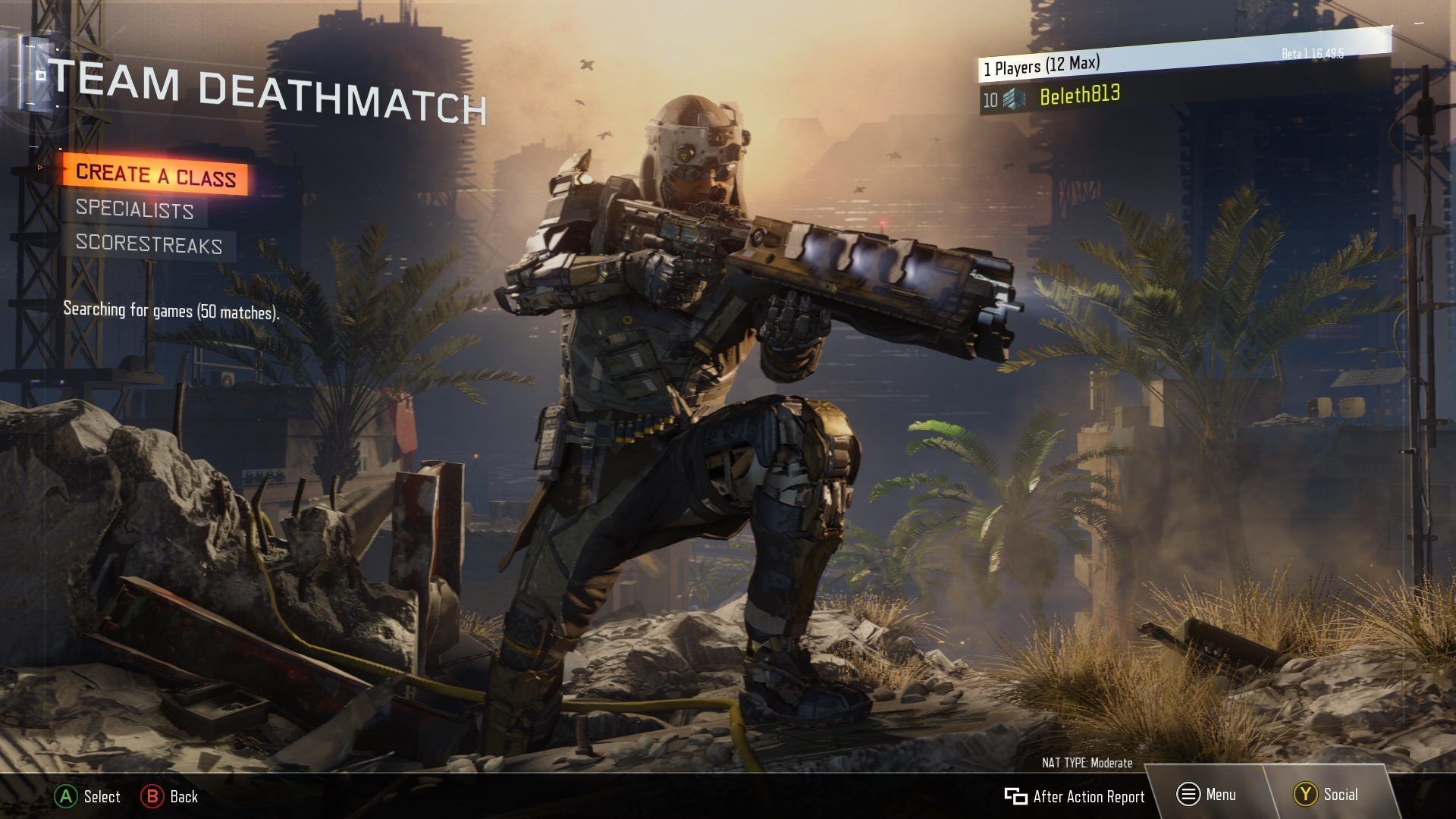The height and width of the screenshot is (819, 1456).
Task: Open the Social tab
Action: click(x=1326, y=795)
